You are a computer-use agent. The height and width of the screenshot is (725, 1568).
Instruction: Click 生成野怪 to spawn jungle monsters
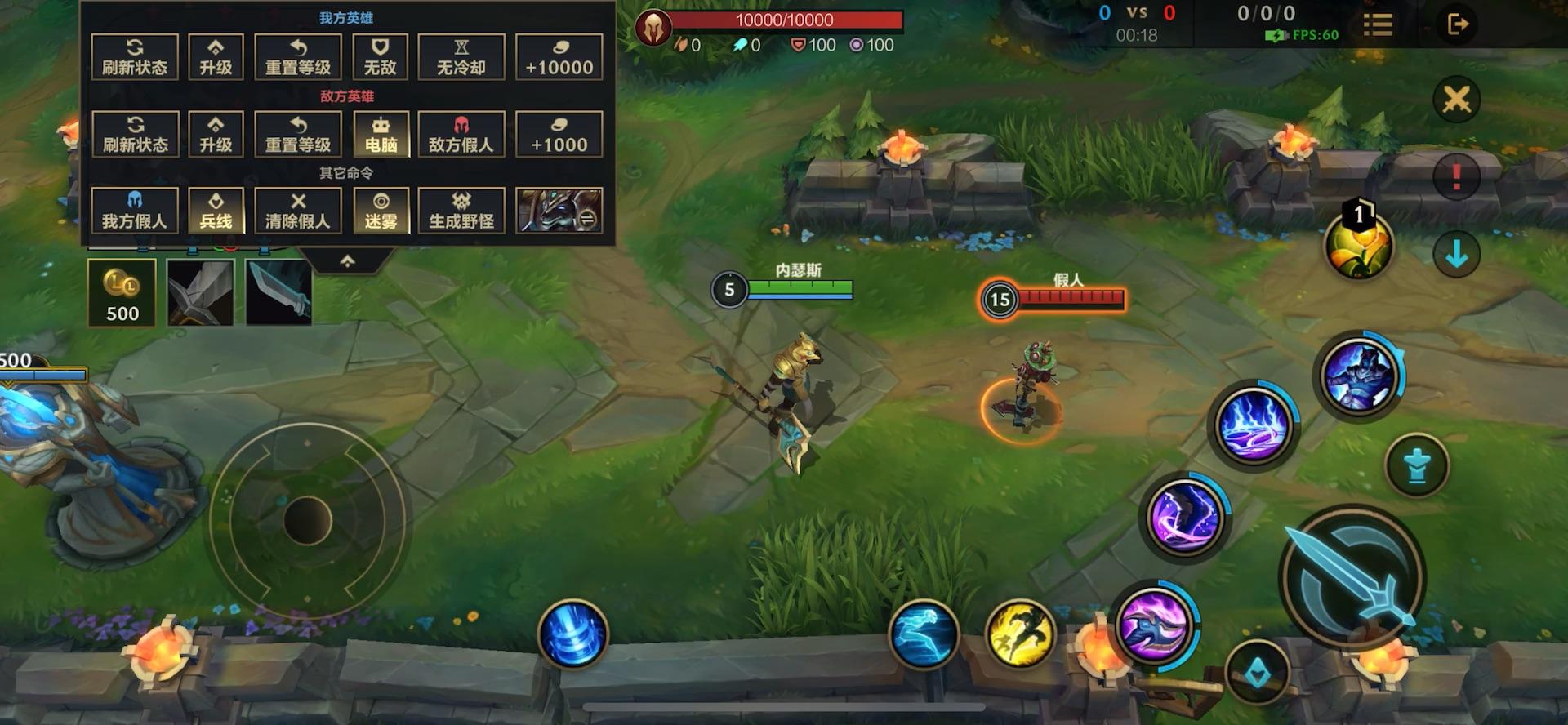pyautogui.click(x=461, y=211)
